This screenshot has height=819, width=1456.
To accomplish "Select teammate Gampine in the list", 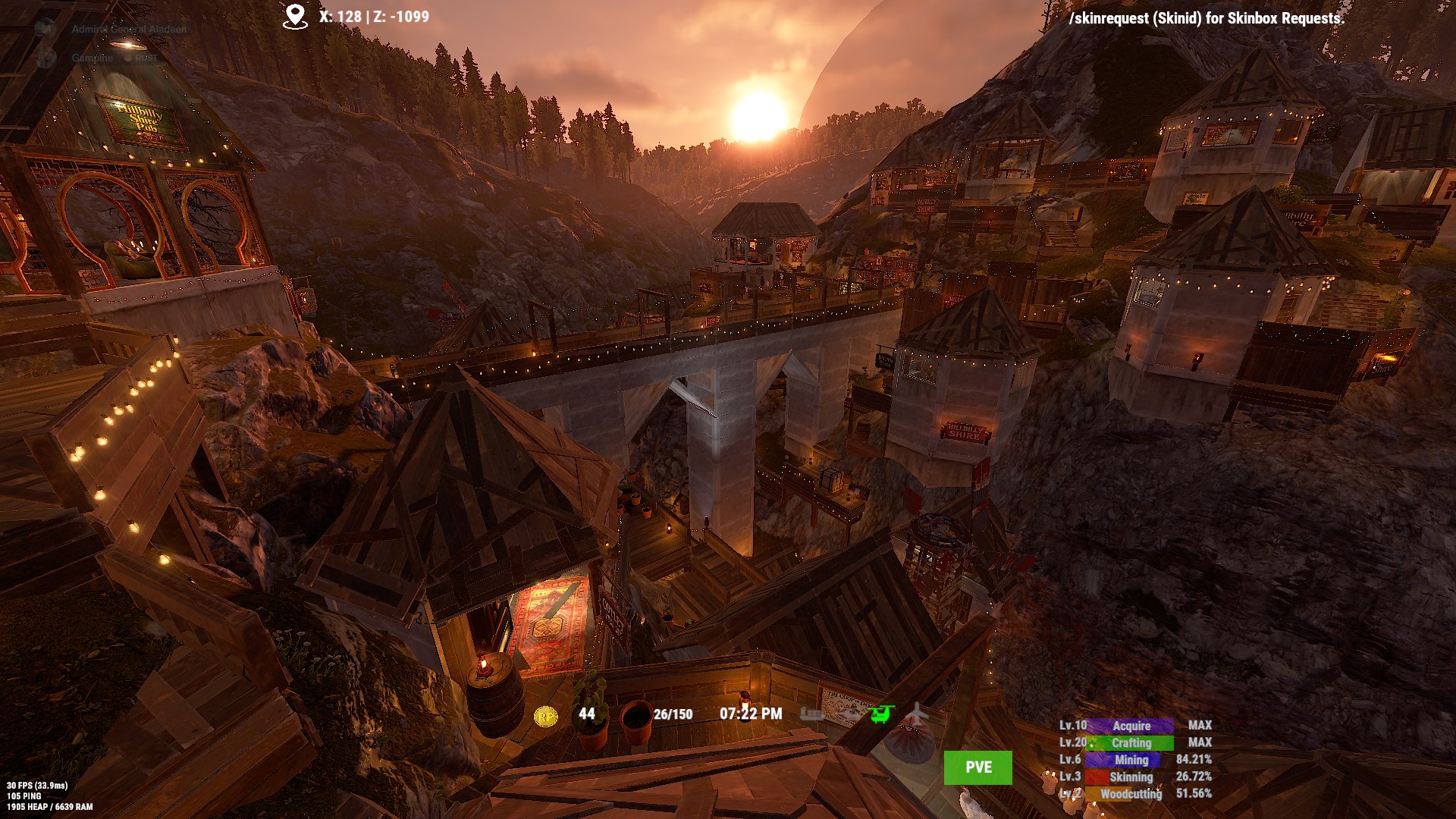I will click(93, 58).
